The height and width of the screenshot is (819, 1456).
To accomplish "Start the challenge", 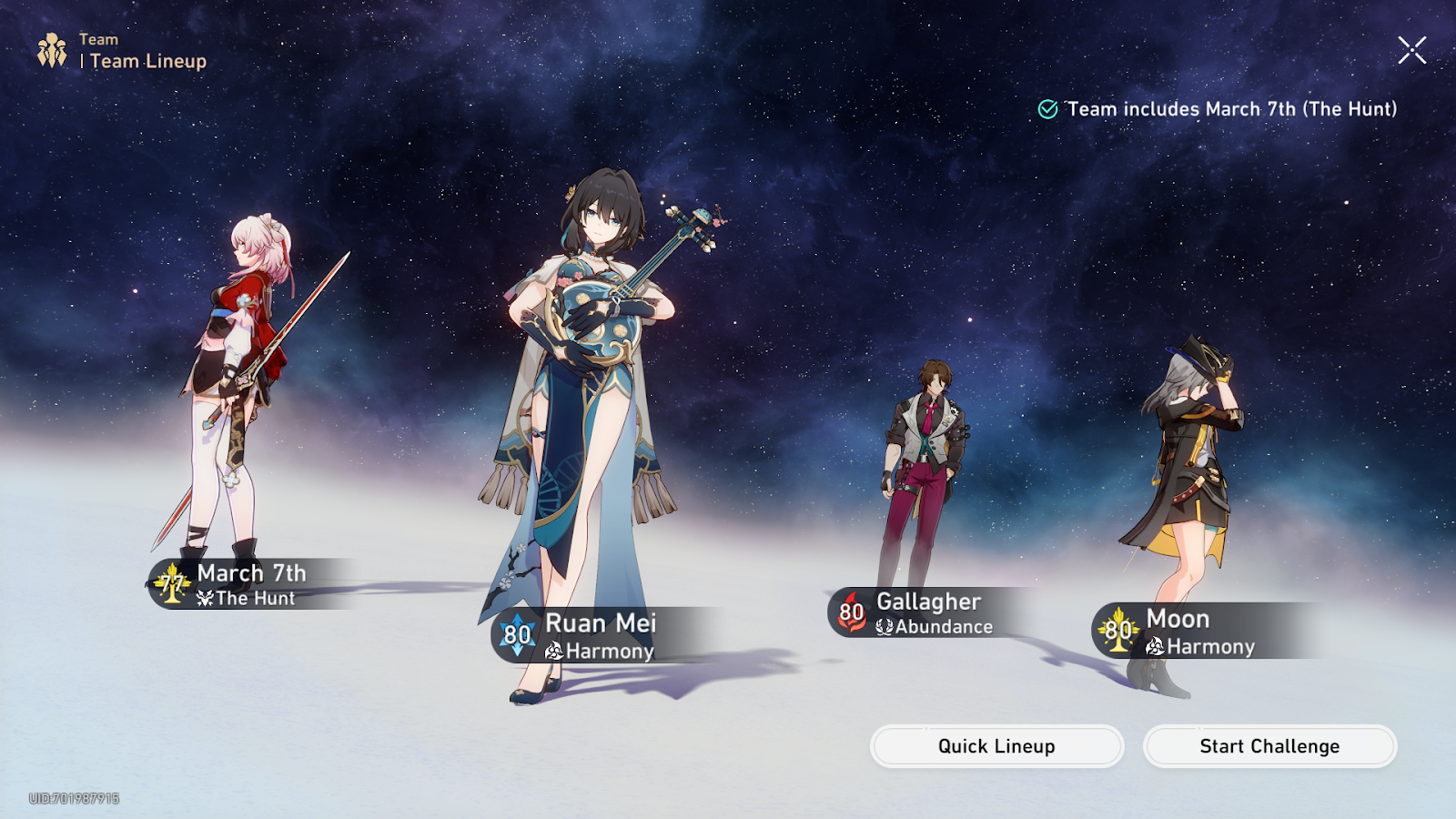I will [x=1269, y=746].
